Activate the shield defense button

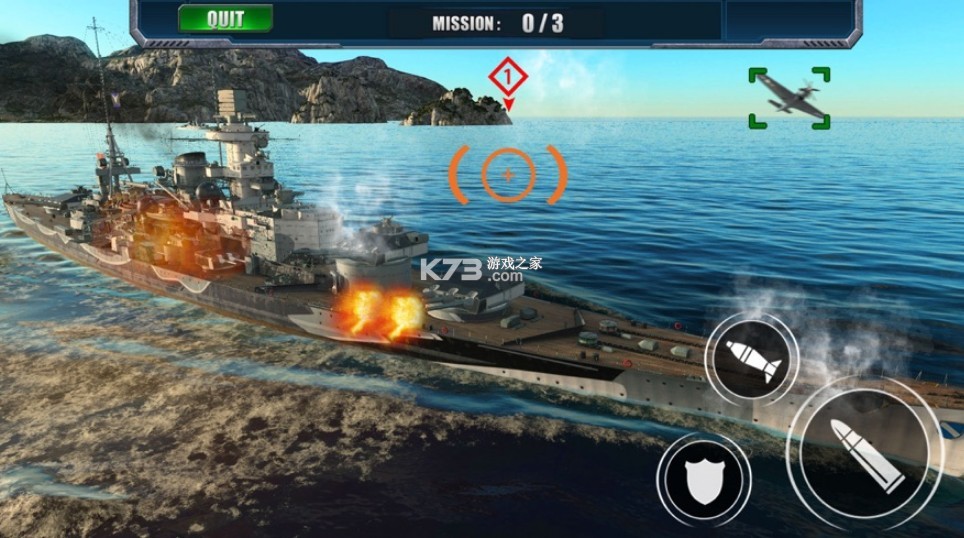pos(704,480)
